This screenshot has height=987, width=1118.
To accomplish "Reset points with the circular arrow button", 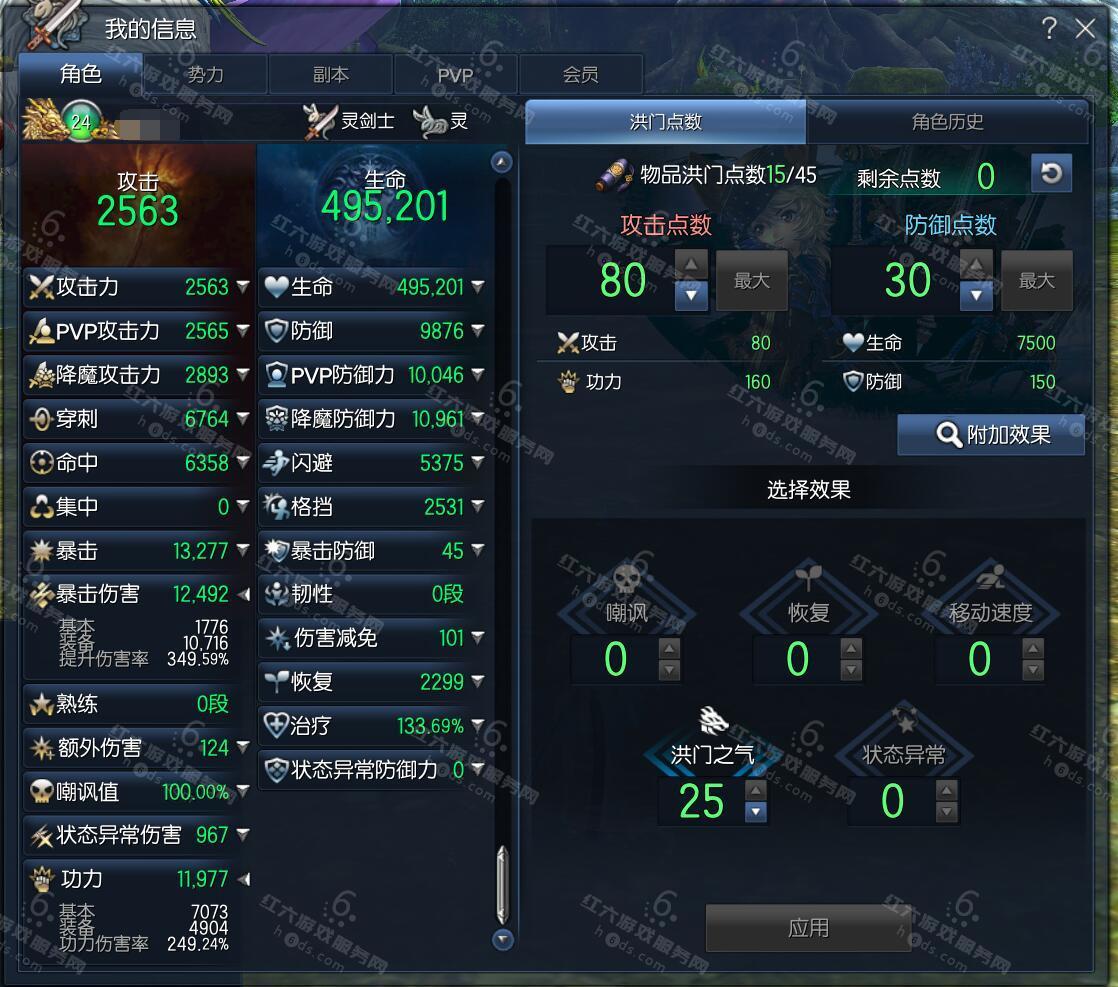I will pos(1050,174).
